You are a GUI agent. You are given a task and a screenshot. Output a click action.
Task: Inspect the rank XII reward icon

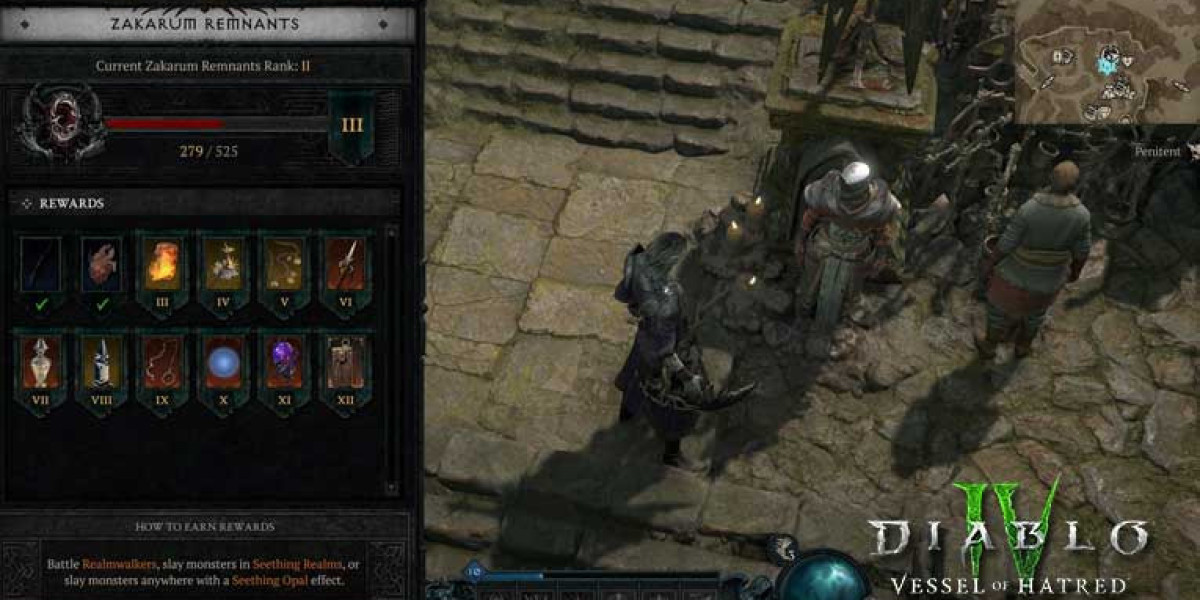(346, 363)
